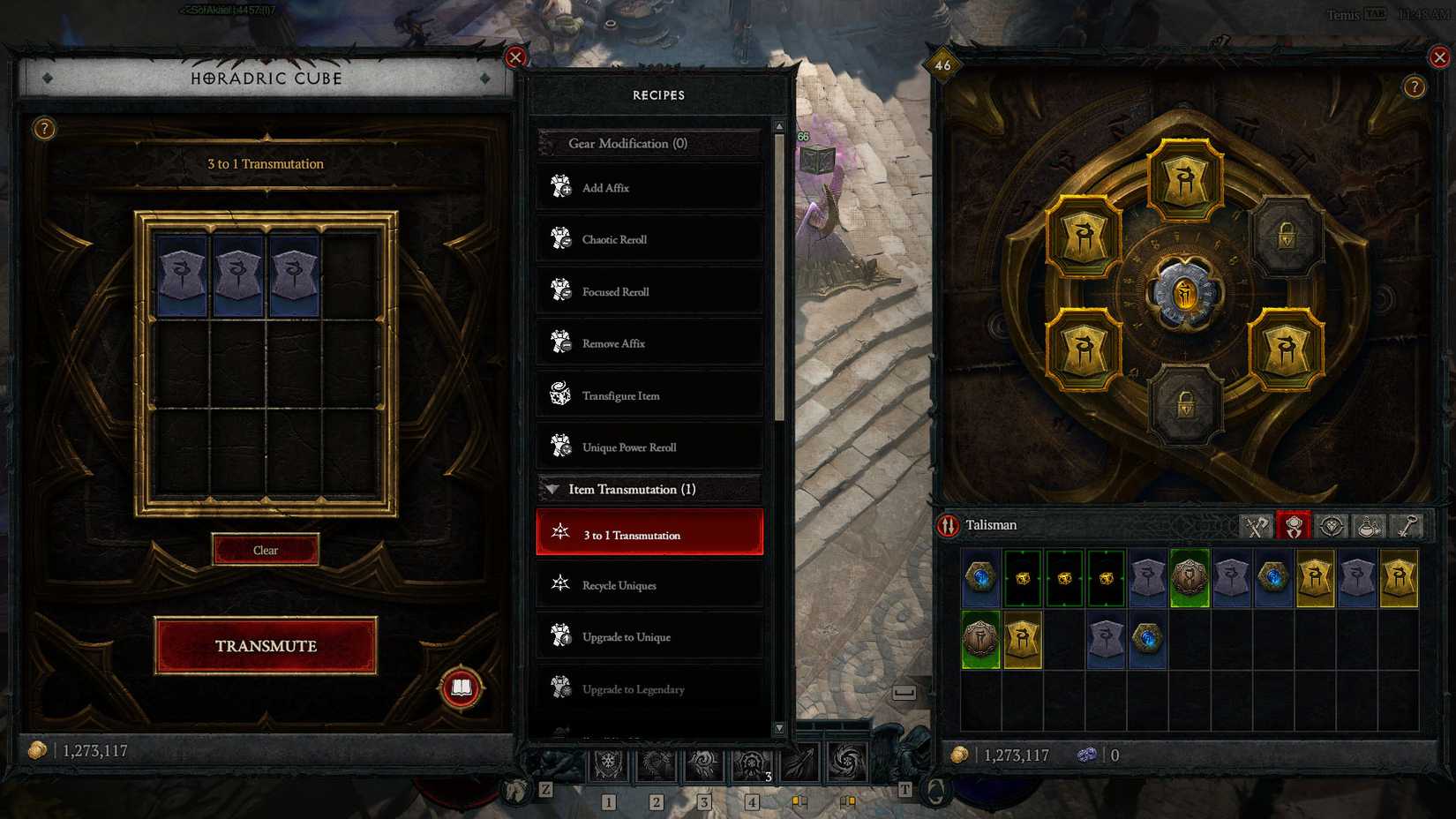
Task: Open the equipment tab in the inventory
Action: click(x=1256, y=526)
